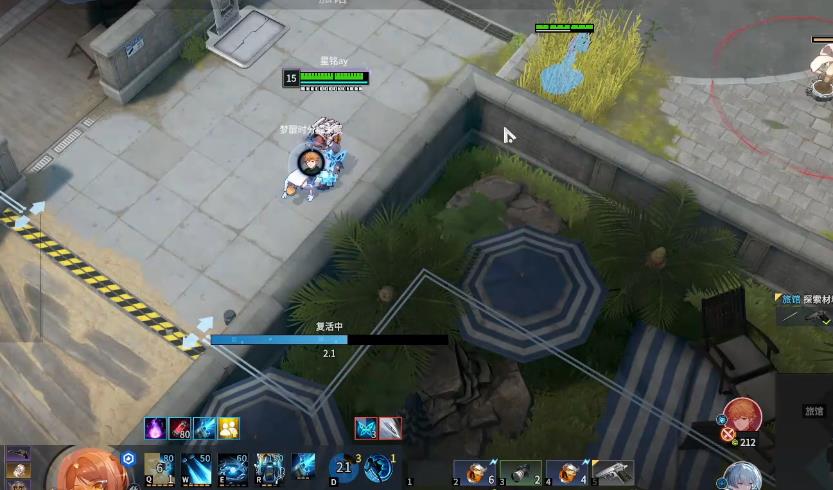Activate the E skill icon
833x490 pixels.
click(x=232, y=466)
